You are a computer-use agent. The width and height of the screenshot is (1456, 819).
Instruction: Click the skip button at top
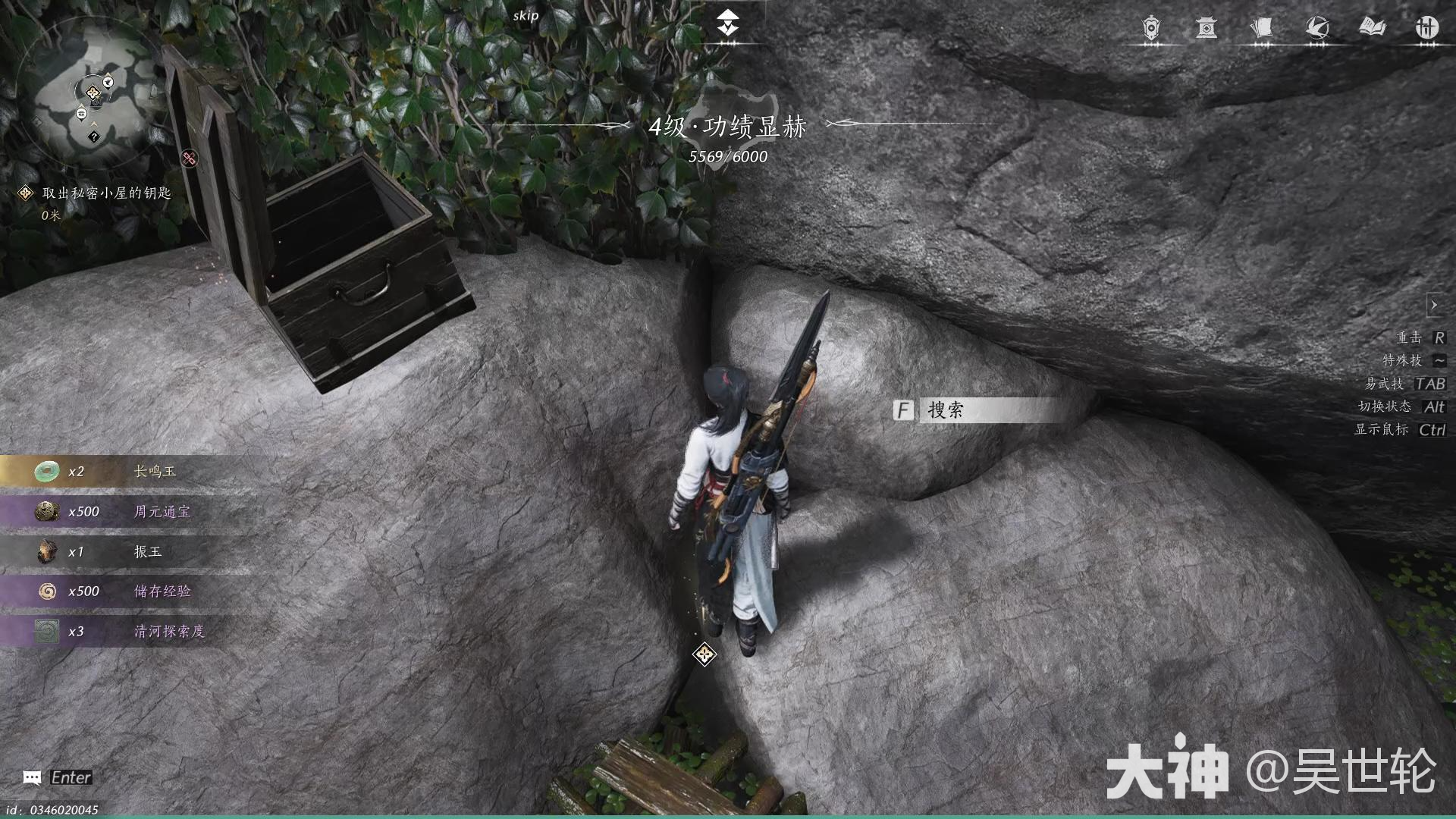(x=526, y=16)
